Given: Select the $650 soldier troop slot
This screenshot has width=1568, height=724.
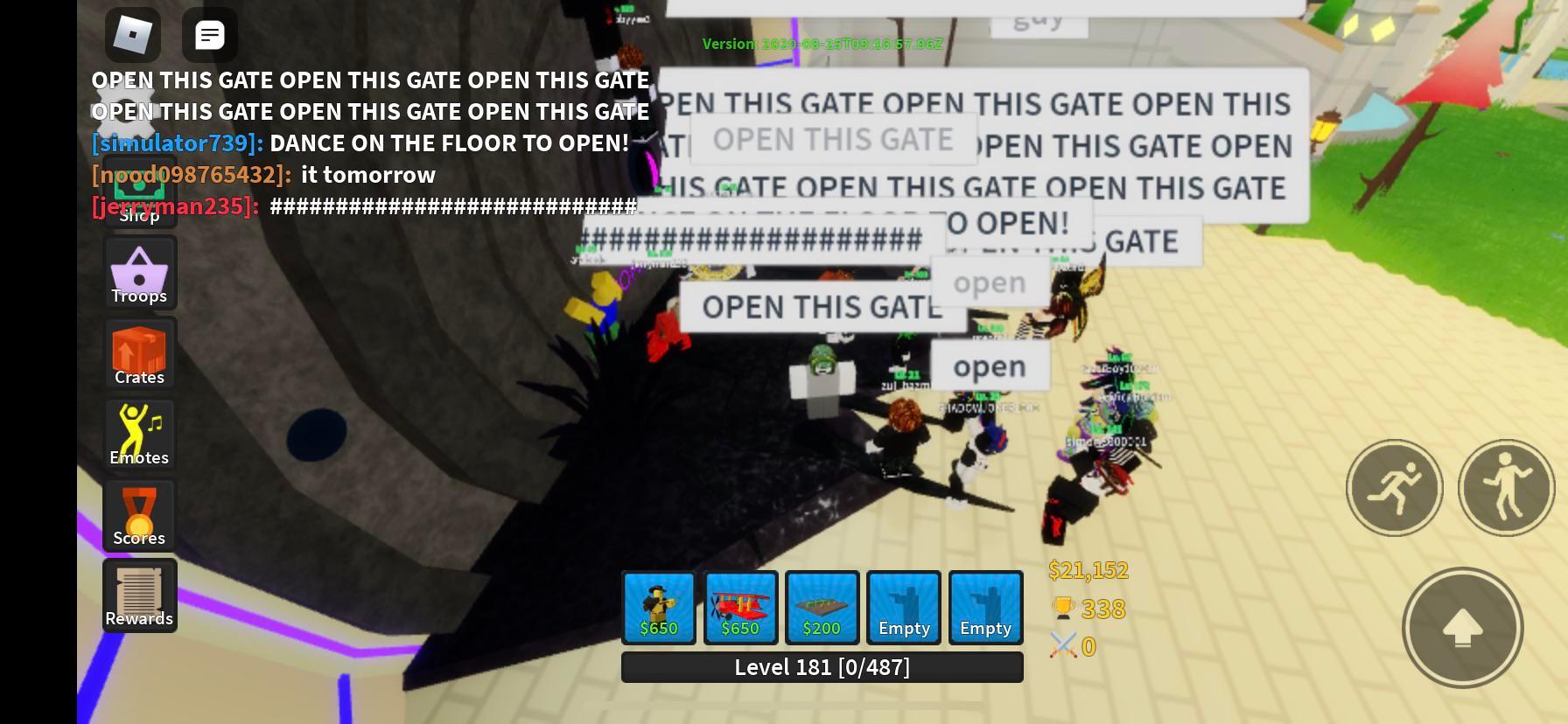Looking at the screenshot, I should coord(658,607).
